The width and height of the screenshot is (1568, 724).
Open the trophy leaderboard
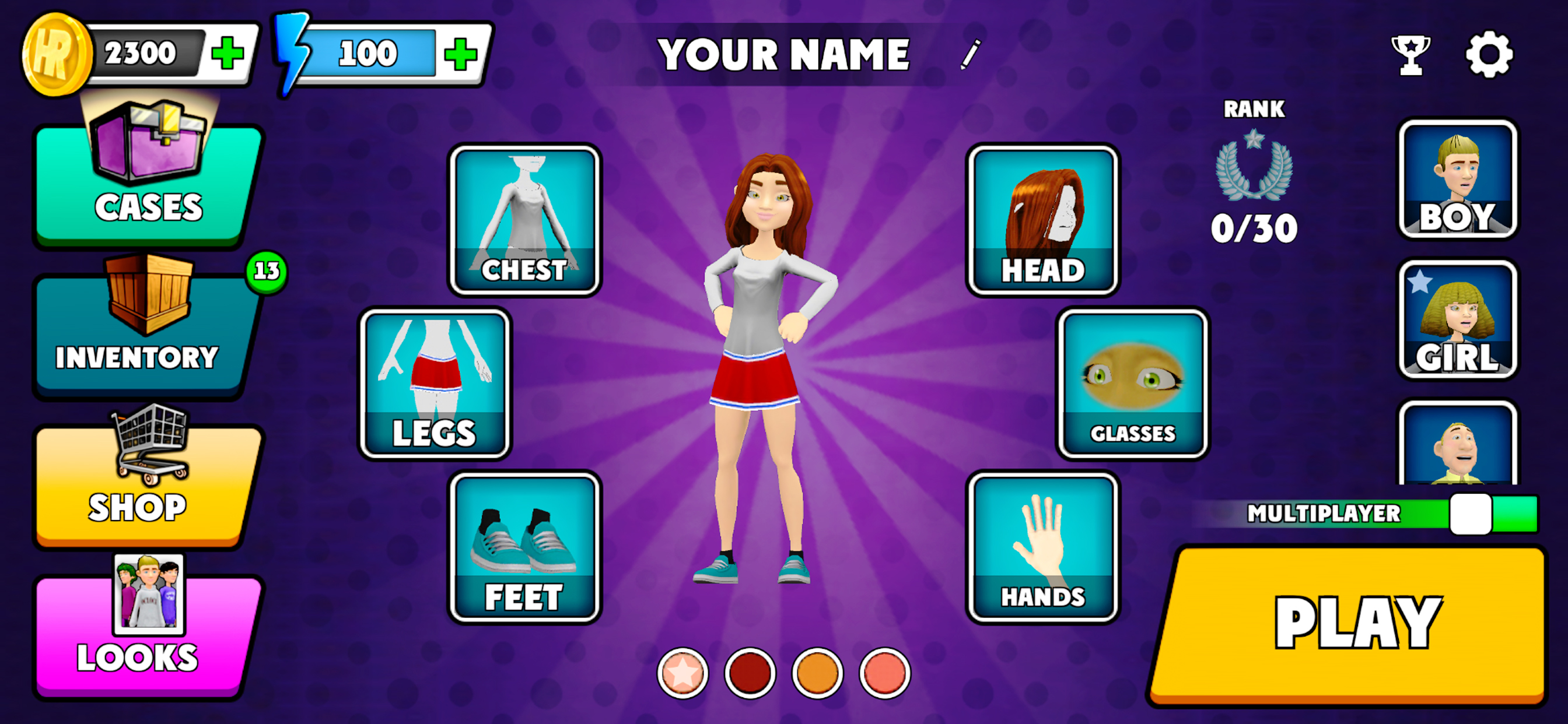point(1410,55)
